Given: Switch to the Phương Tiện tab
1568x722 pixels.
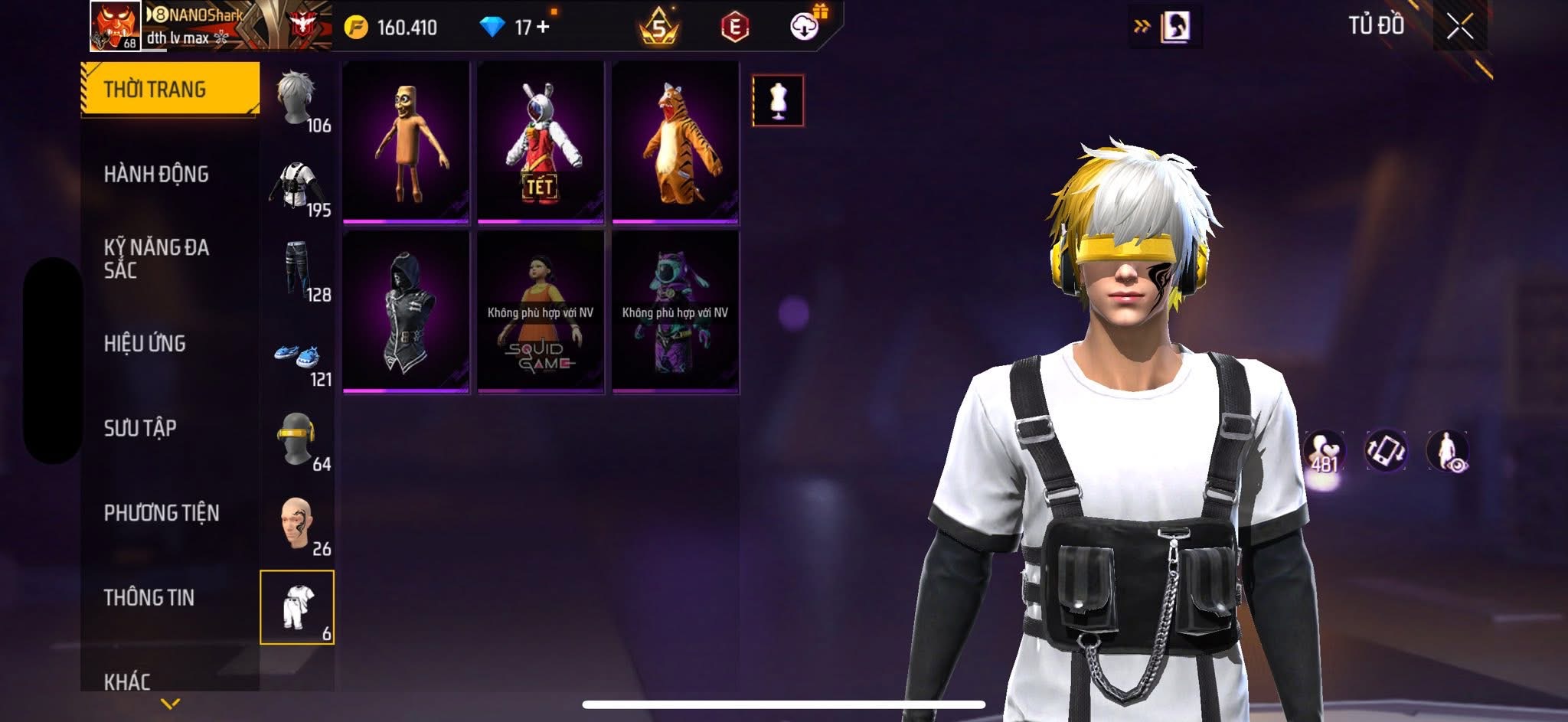Looking at the screenshot, I should [x=162, y=512].
